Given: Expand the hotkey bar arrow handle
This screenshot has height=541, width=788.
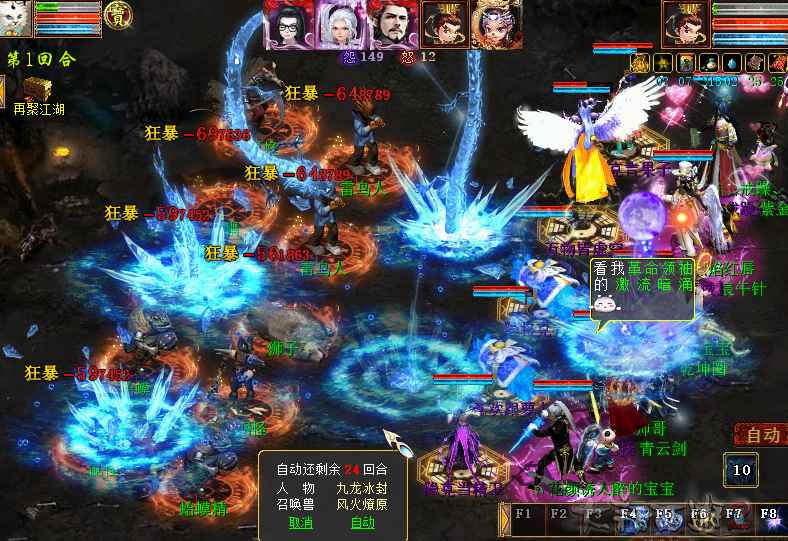Looking at the screenshot, I should click(504, 520).
